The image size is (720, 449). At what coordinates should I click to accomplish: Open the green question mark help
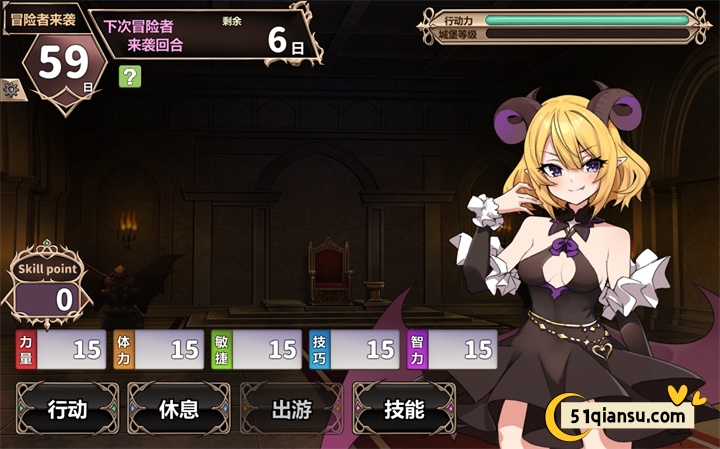pyautogui.click(x=129, y=76)
